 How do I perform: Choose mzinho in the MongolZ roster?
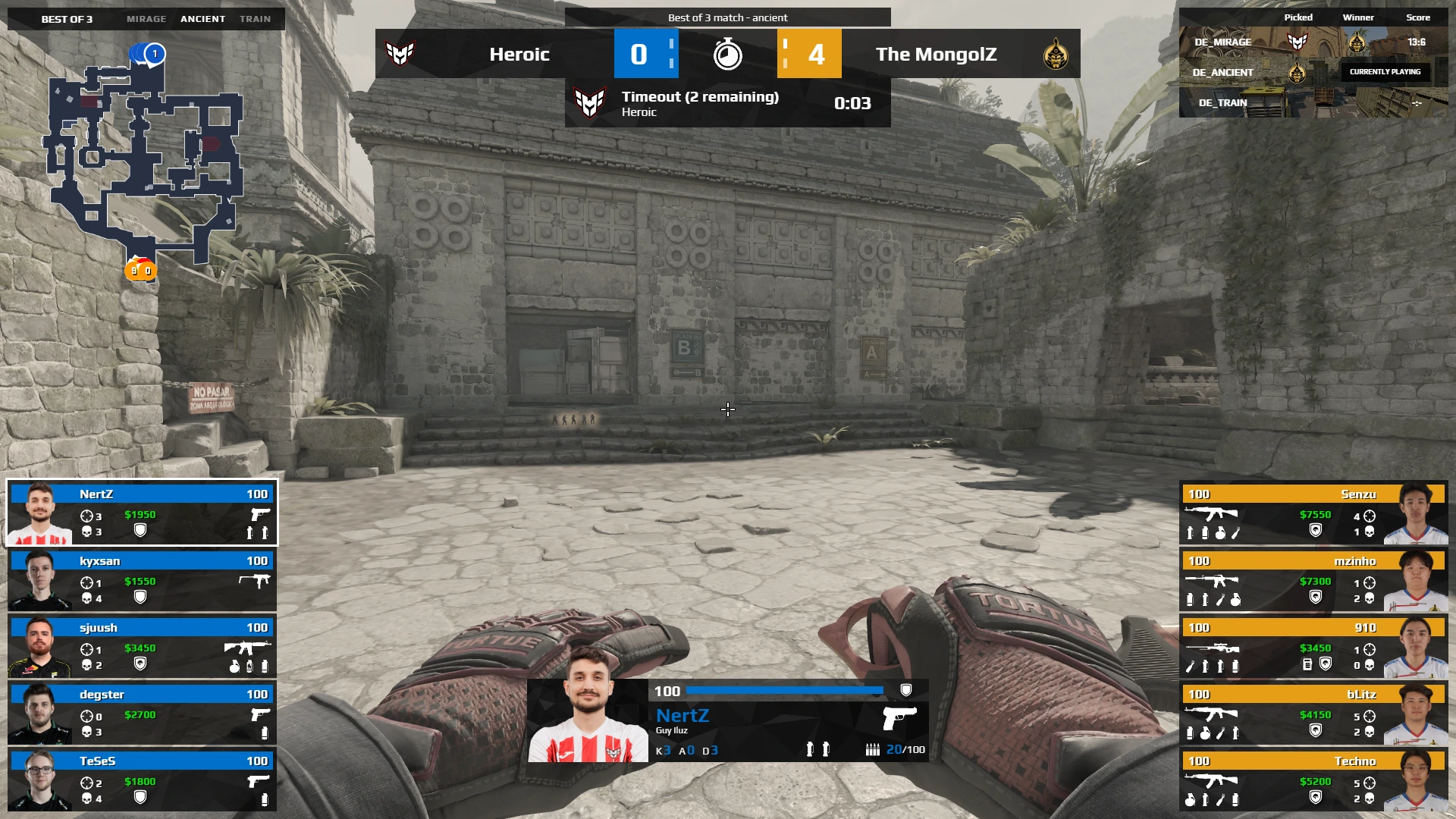1313,580
